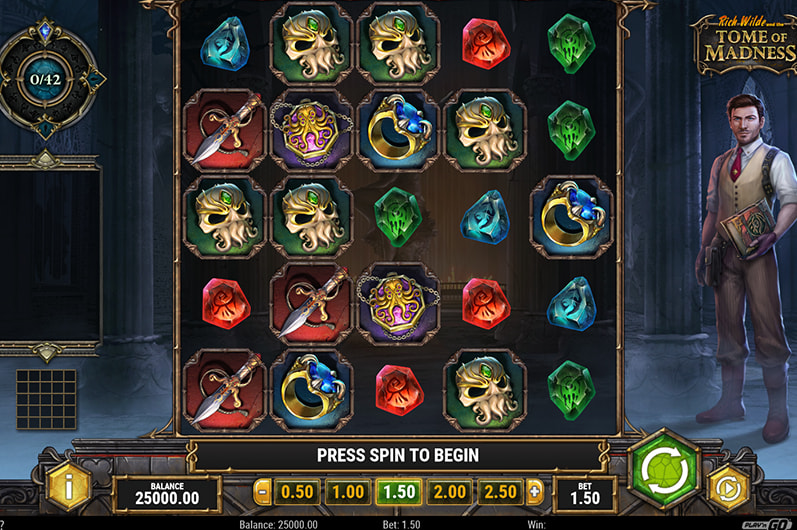Open the autoplay options

point(728,488)
